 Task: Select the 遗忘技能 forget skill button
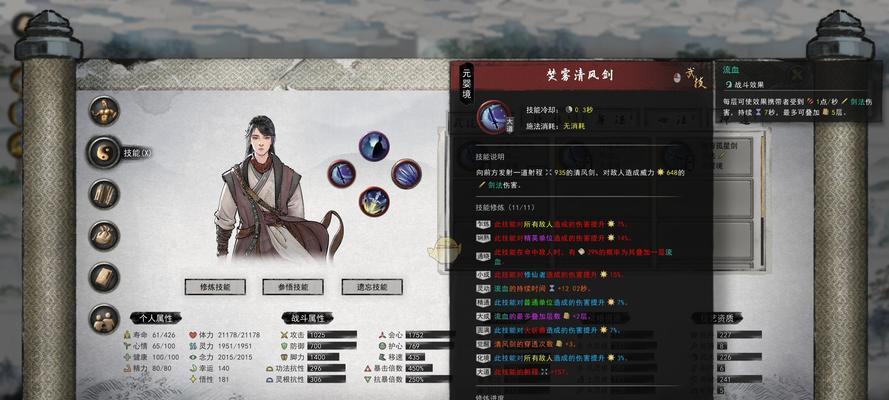pyautogui.click(x=371, y=287)
